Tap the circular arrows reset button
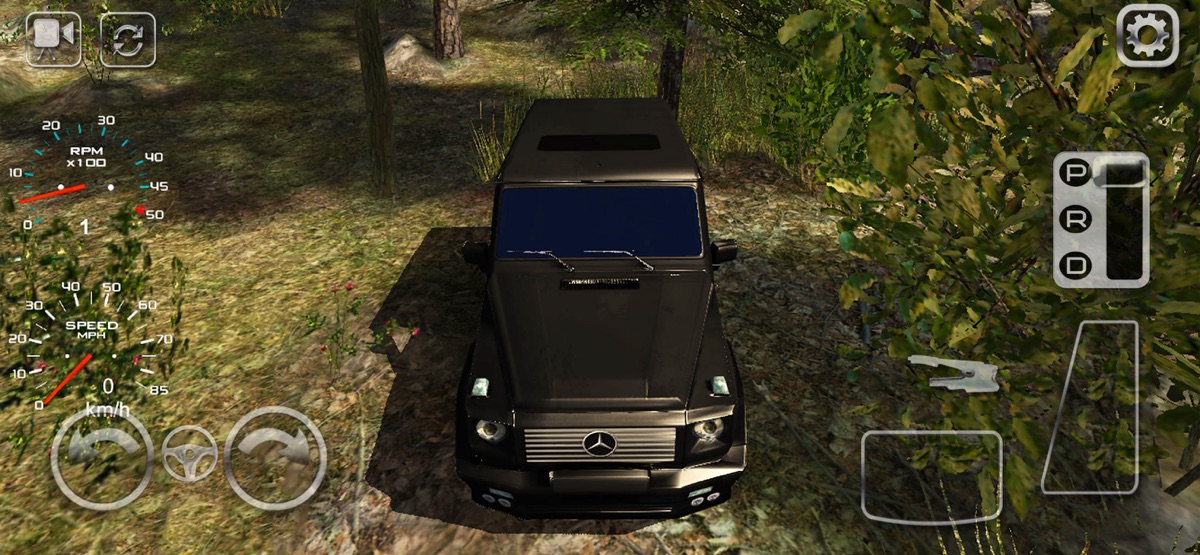The width and height of the screenshot is (1200, 555). point(127,39)
